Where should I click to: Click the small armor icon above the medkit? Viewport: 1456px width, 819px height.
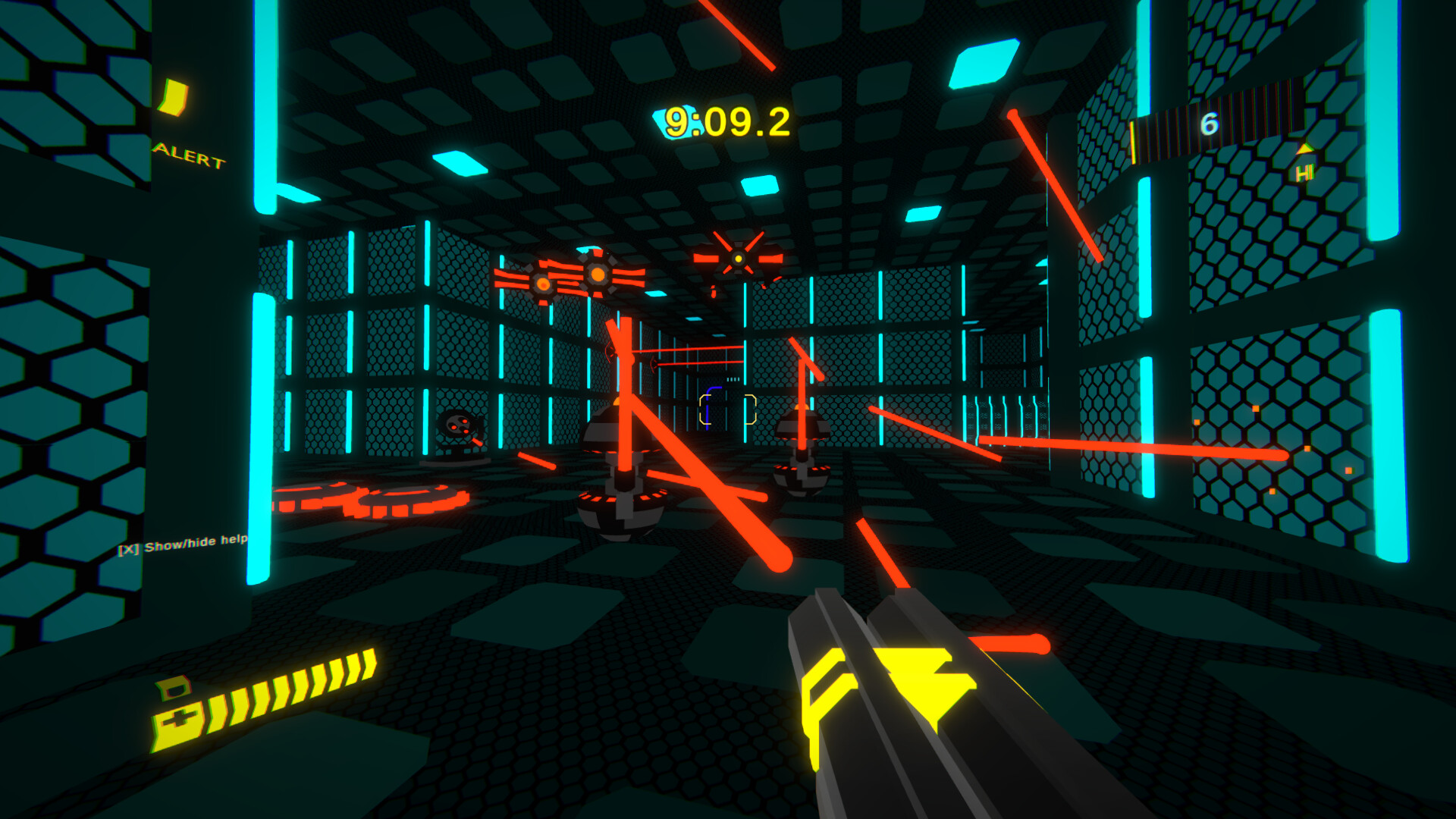coord(172,689)
